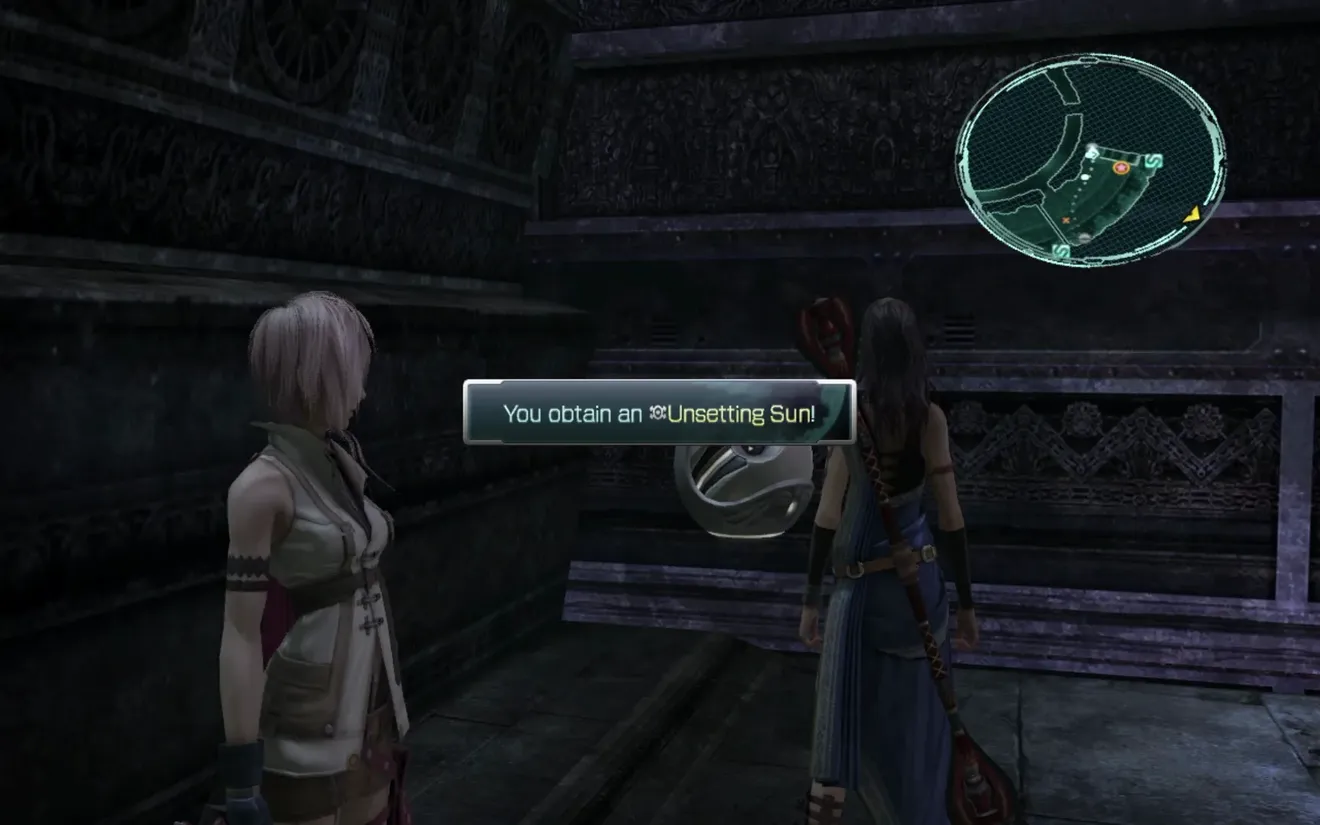This screenshot has width=1320, height=825.
Task: Click the orange X marker on minimap
Action: point(1066,219)
